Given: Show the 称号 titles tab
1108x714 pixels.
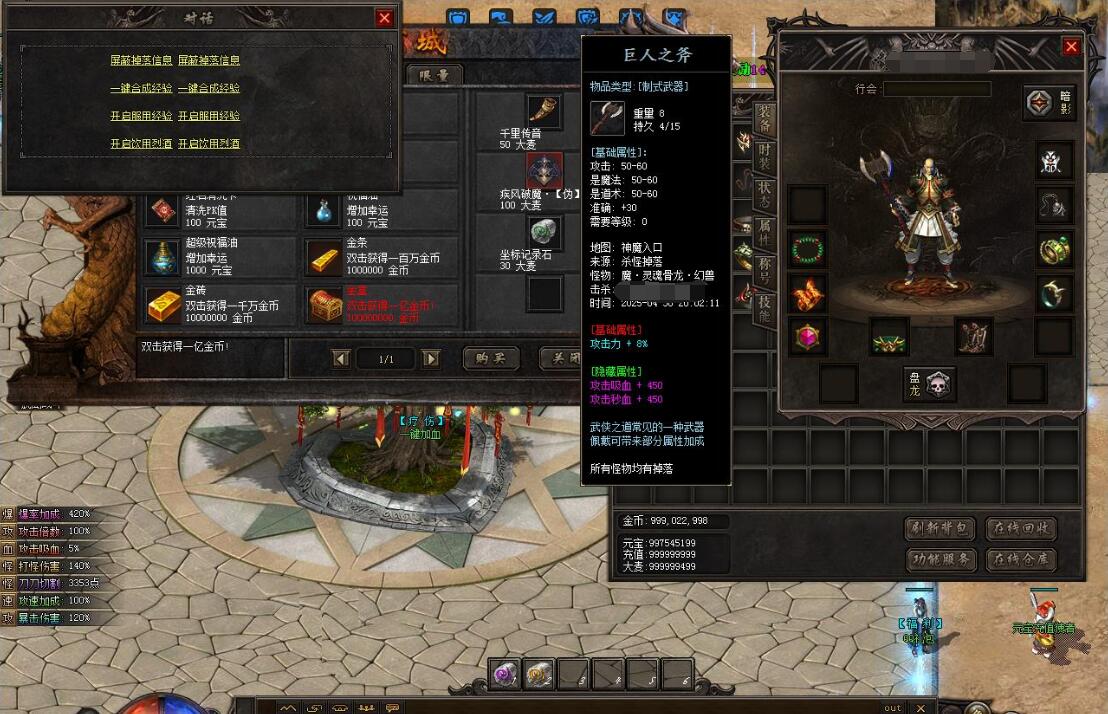Looking at the screenshot, I should 764,270.
